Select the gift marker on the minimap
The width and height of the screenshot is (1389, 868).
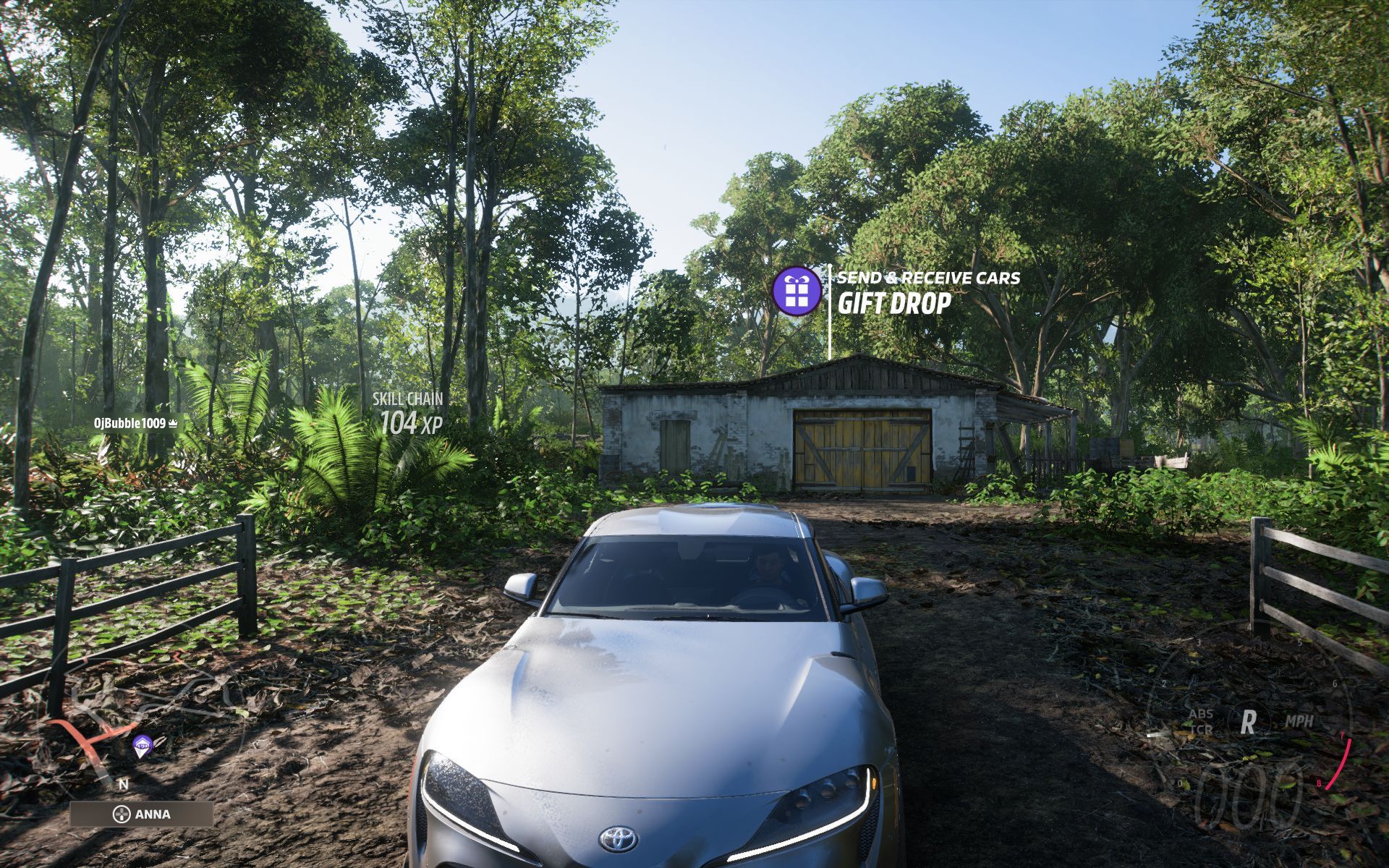(142, 746)
